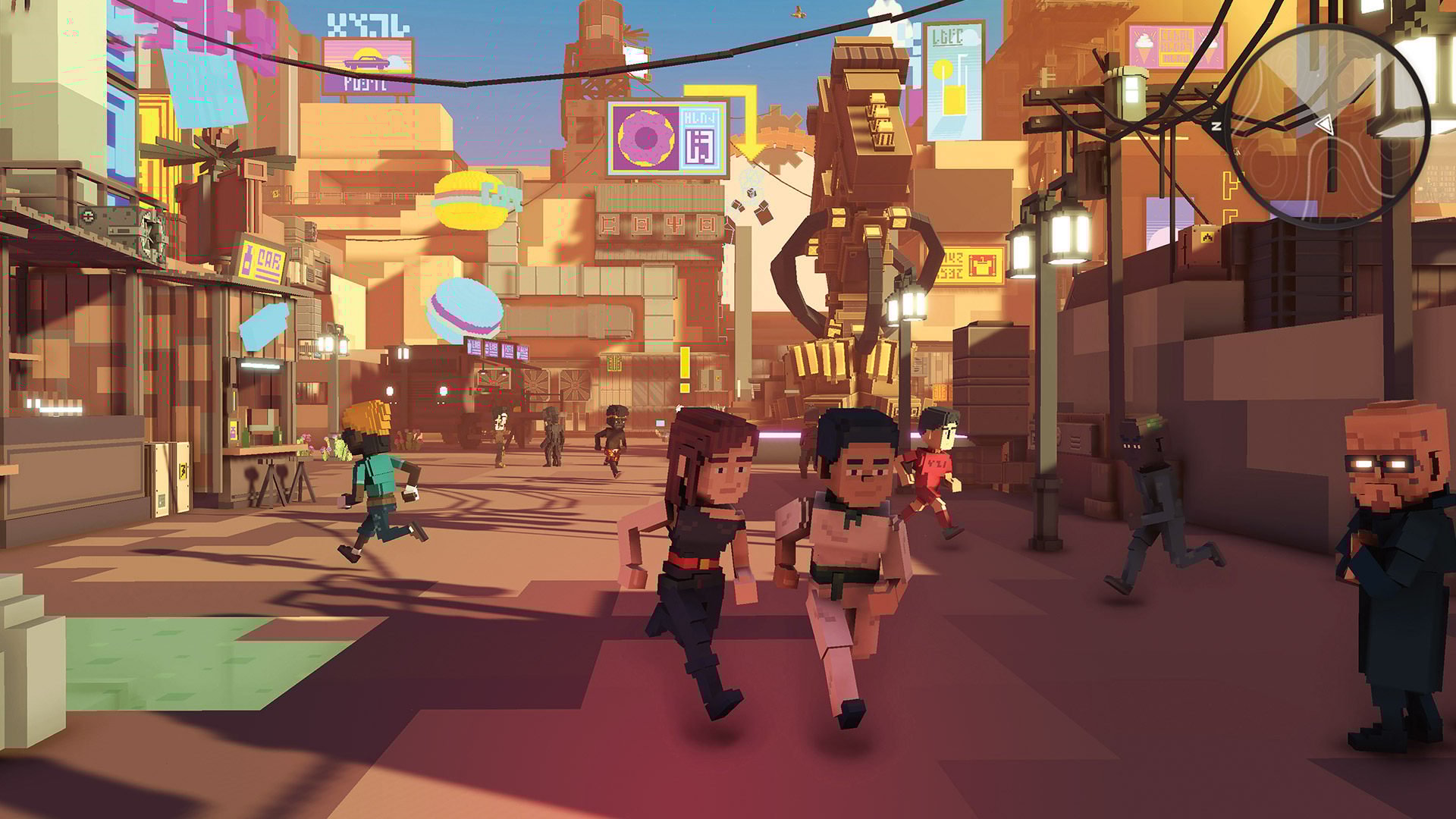
Task: Select the woman with the red belt running
Action: pos(705,561)
